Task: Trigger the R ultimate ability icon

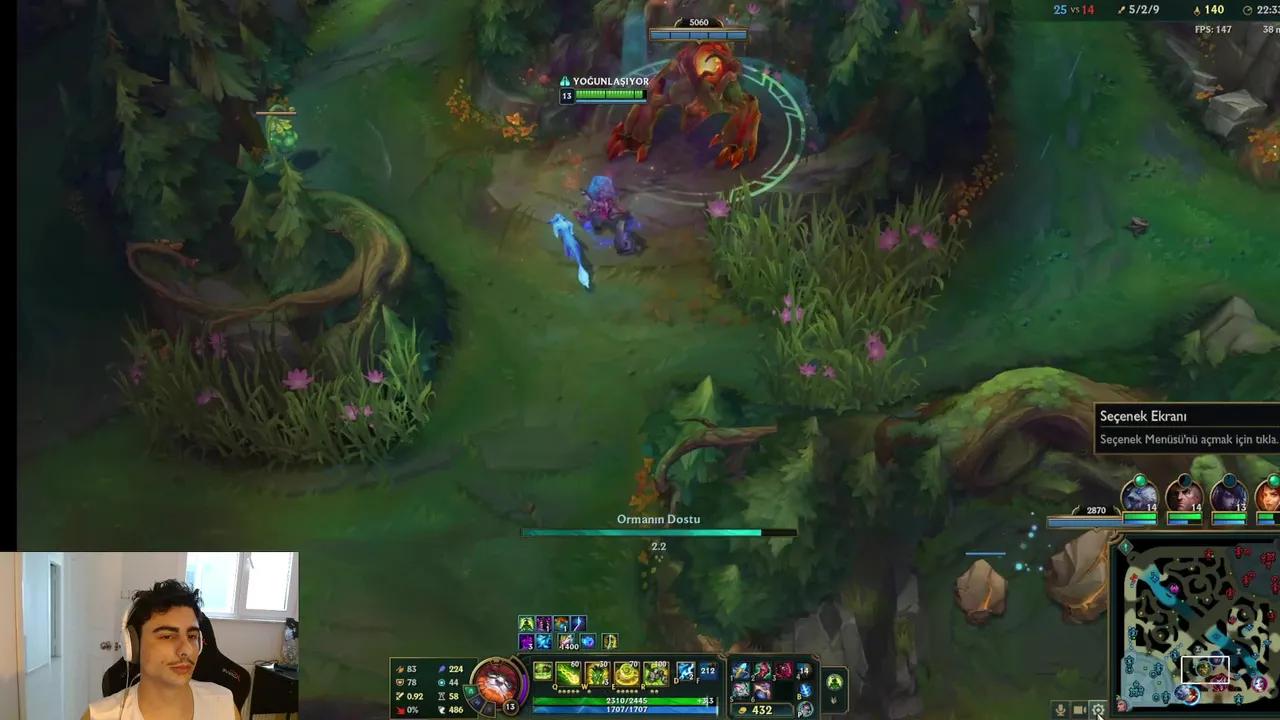Action: (x=655, y=673)
